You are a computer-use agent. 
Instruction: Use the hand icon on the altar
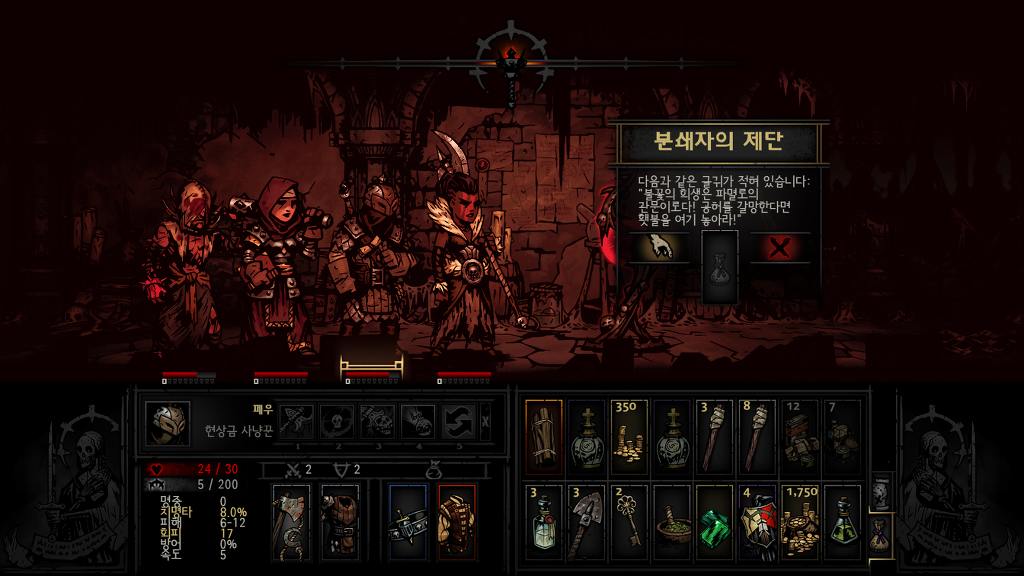click(x=656, y=247)
